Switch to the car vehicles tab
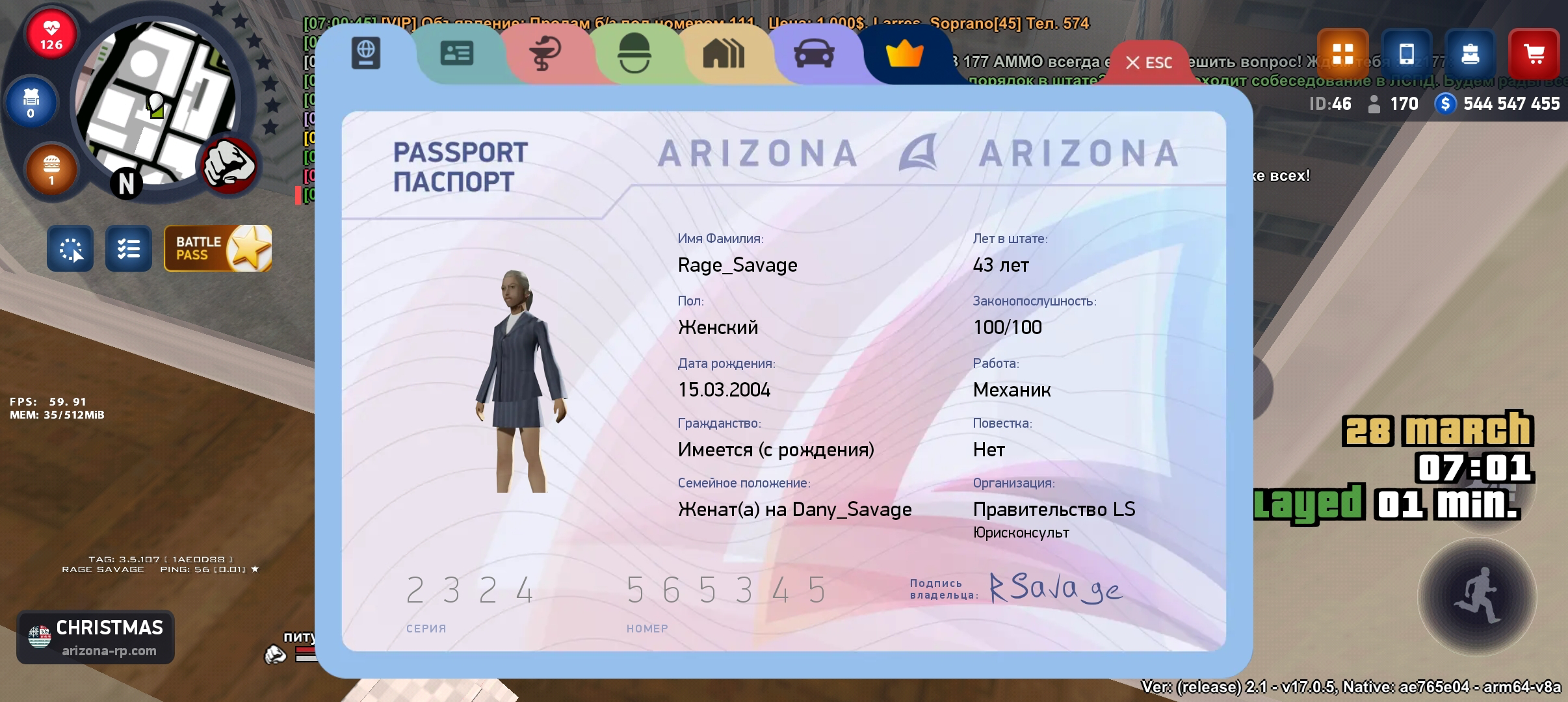Image resolution: width=1568 pixels, height=702 pixels. [x=814, y=54]
